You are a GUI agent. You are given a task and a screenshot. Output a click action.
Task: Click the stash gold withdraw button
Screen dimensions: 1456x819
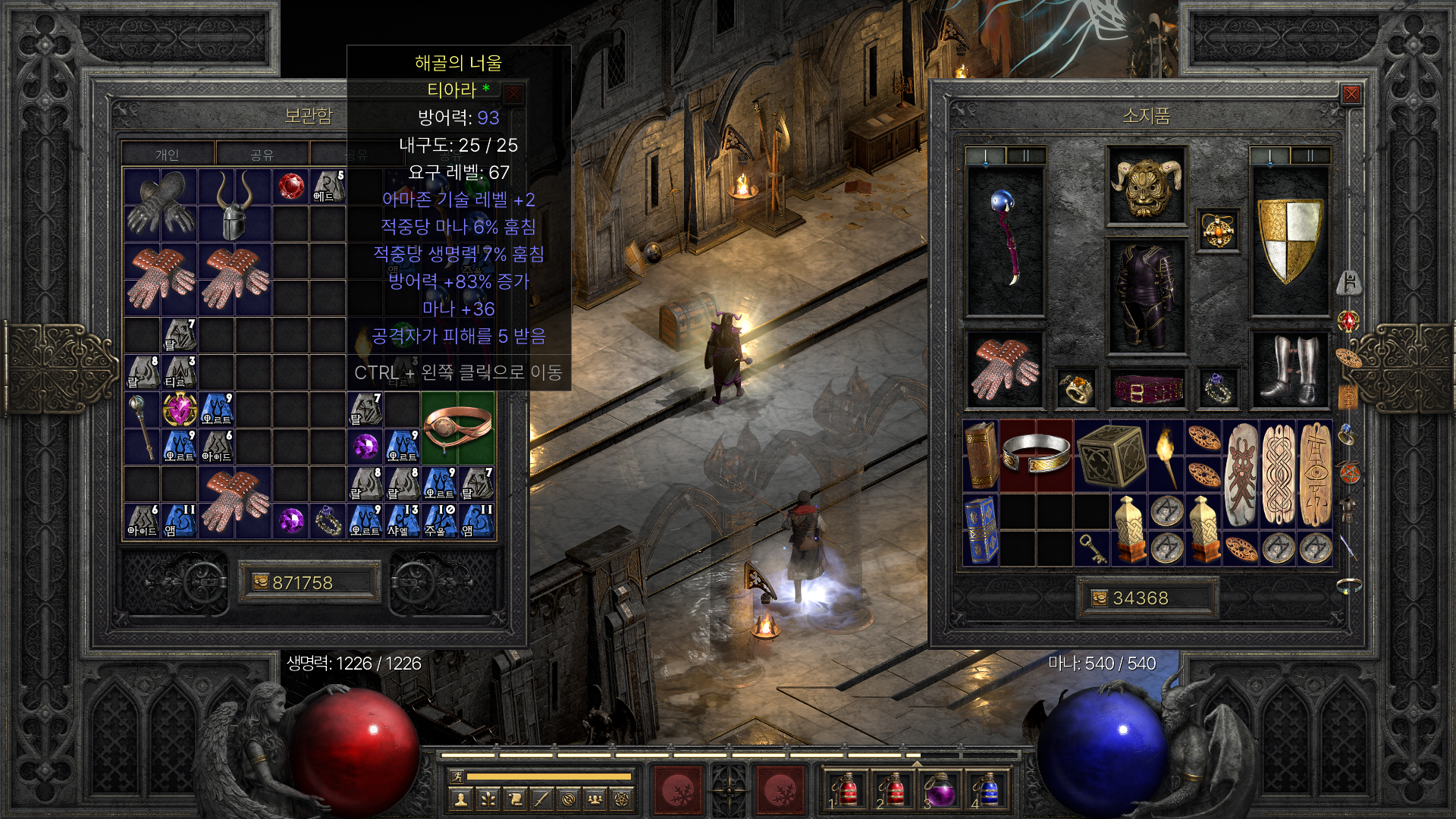[x=261, y=582]
